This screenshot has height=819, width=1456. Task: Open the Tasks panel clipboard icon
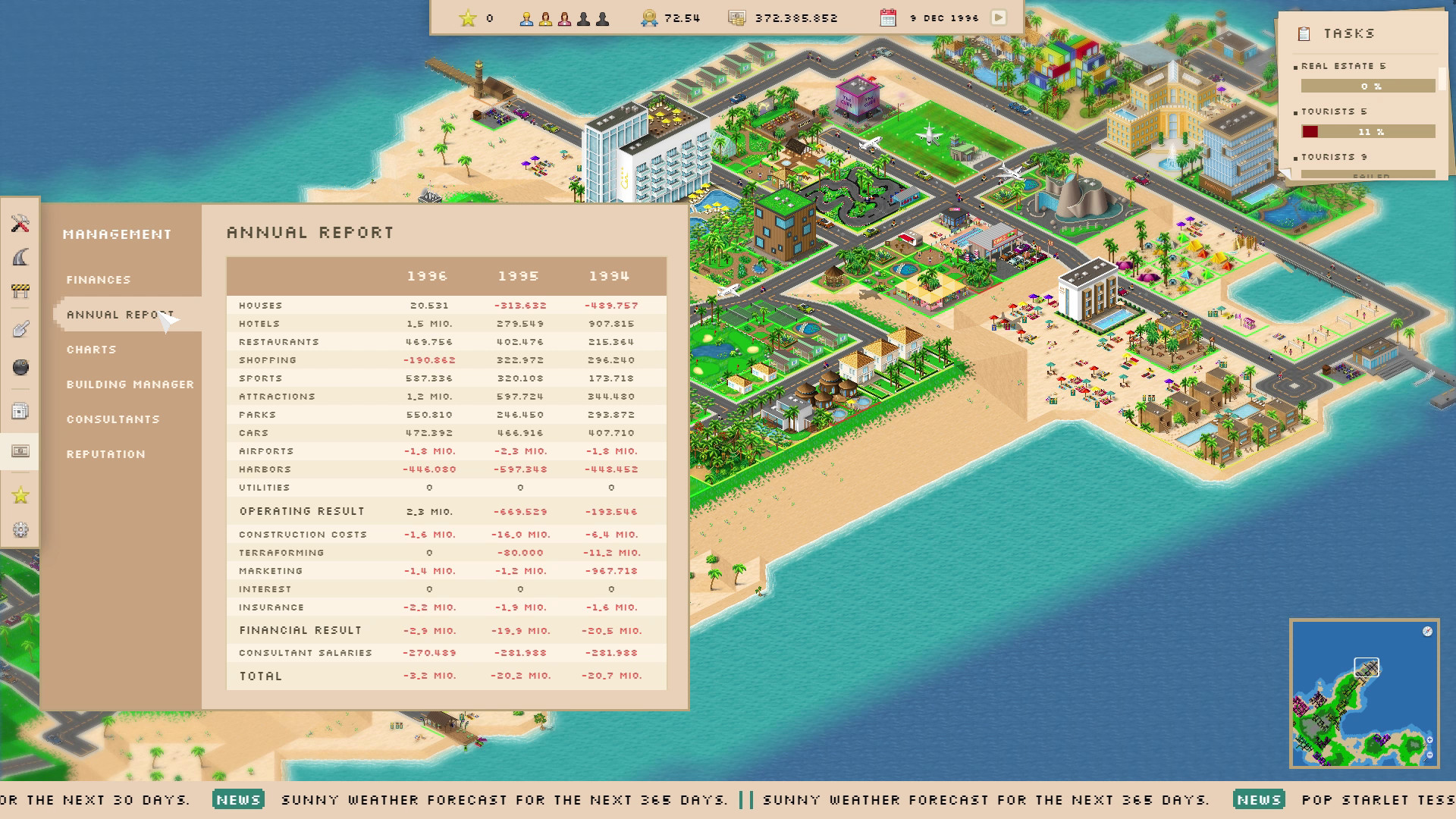[1305, 33]
